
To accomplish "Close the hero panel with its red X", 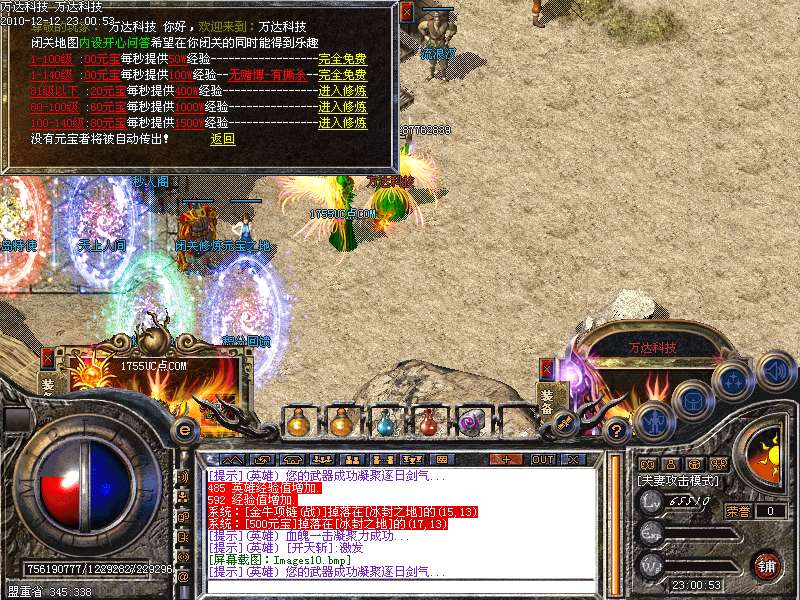I will pyautogui.click(x=48, y=357).
